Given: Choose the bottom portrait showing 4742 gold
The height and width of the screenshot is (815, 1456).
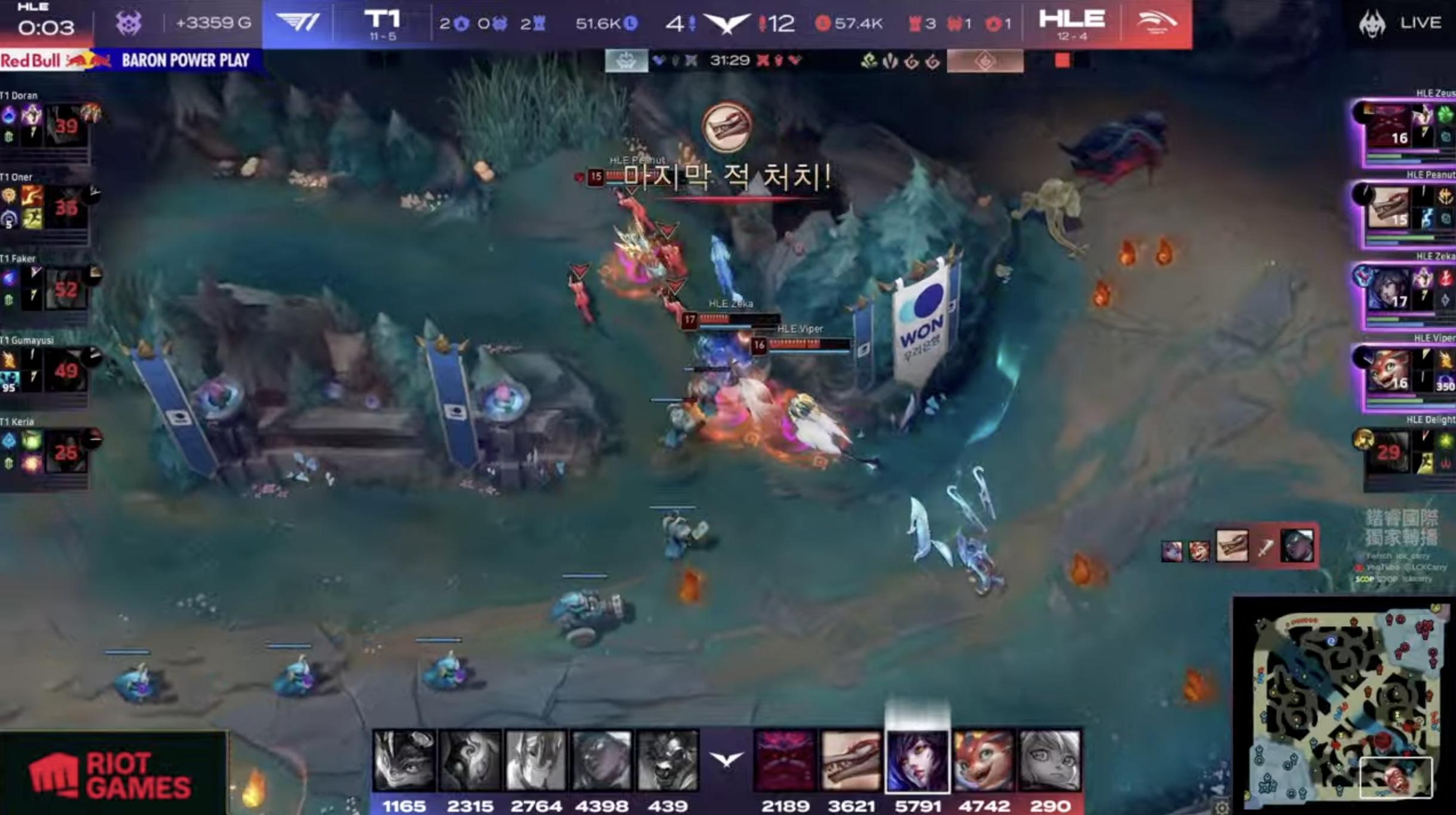Looking at the screenshot, I should (x=983, y=761).
